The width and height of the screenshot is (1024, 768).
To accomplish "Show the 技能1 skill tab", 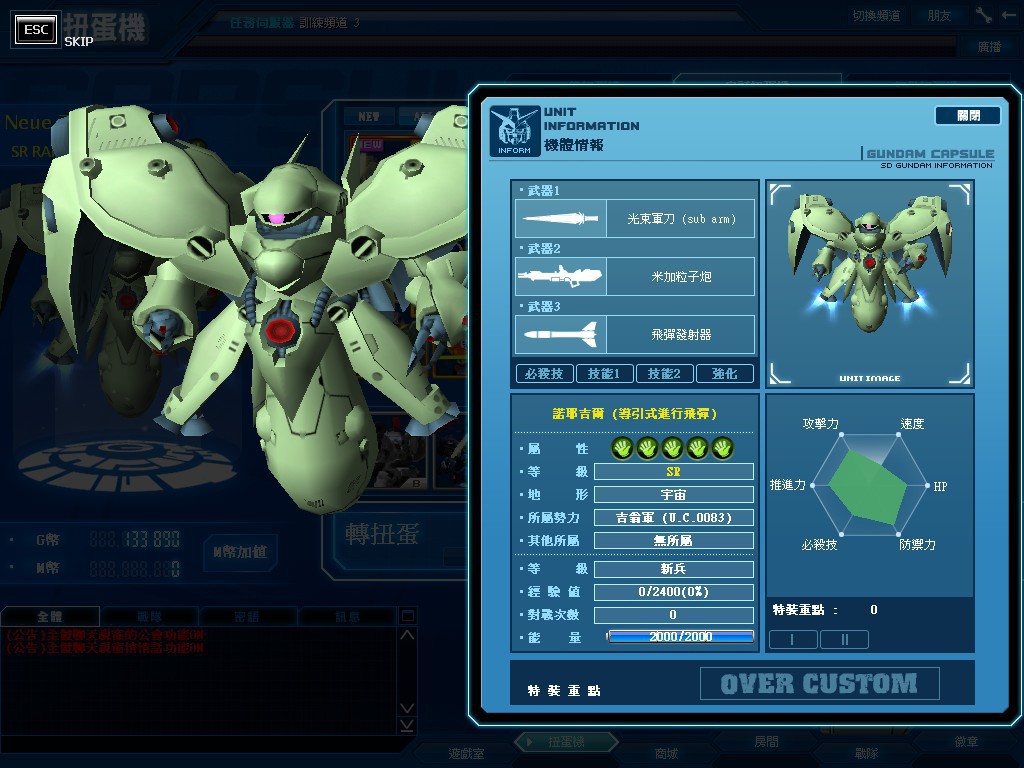I will pyautogui.click(x=604, y=374).
